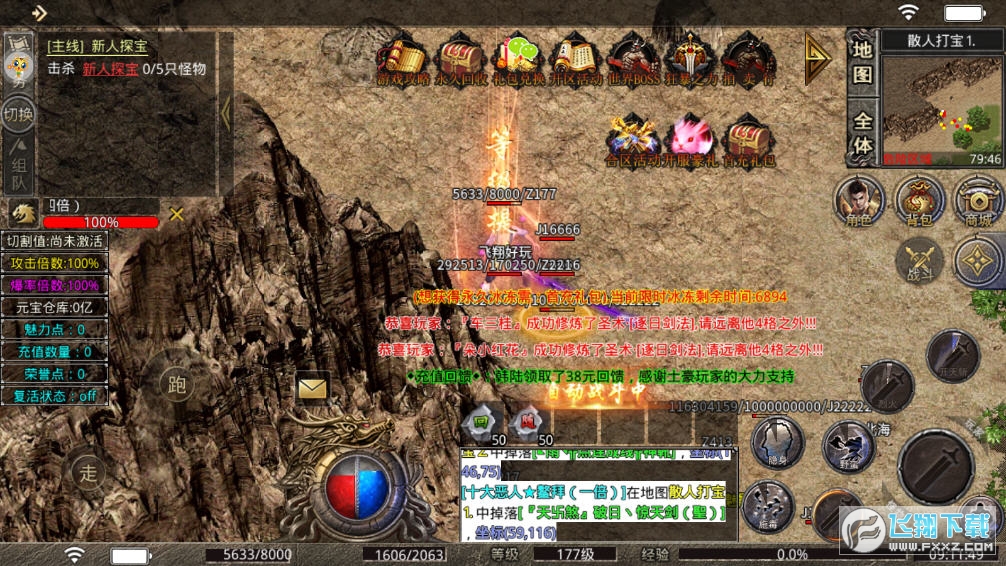Viewport: 1006px width, 566px height.
Task: Claim the 开服豪礼 pink rabbit gift
Action: pos(690,139)
